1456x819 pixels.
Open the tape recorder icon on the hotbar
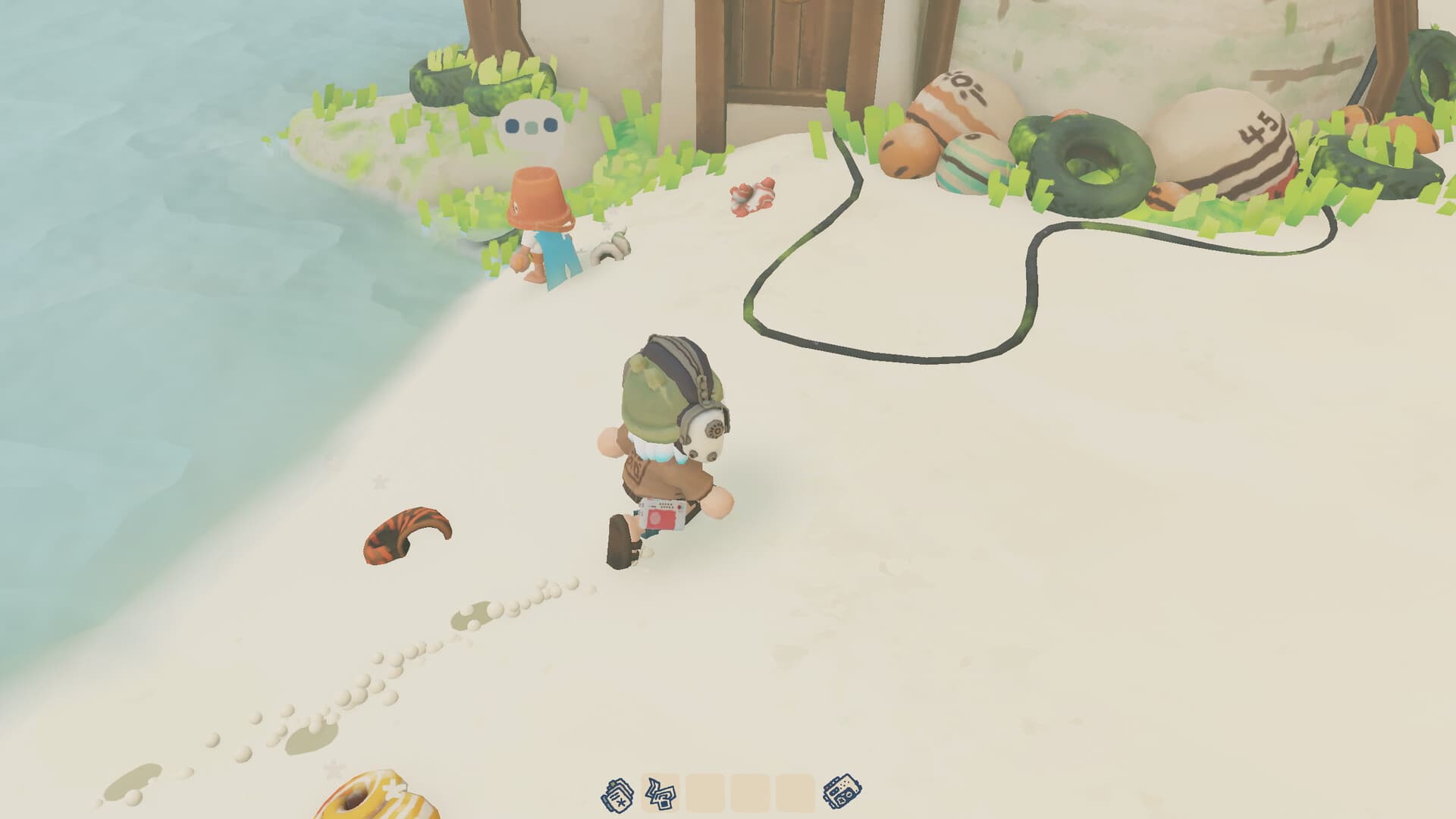click(x=842, y=793)
